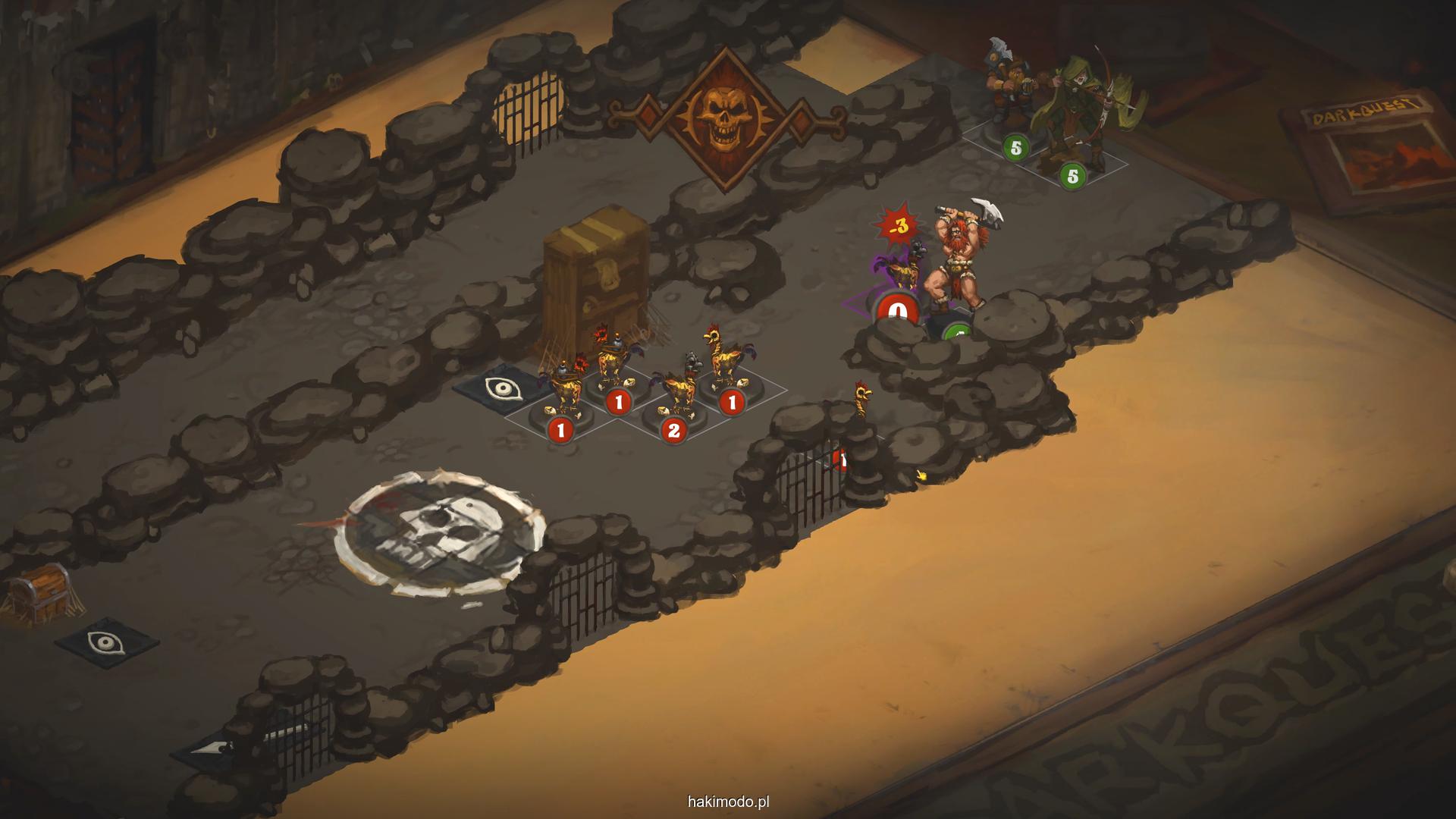The image size is (1456, 819).
Task: Click the eye tile beside the treasure chest
Action: point(105,643)
